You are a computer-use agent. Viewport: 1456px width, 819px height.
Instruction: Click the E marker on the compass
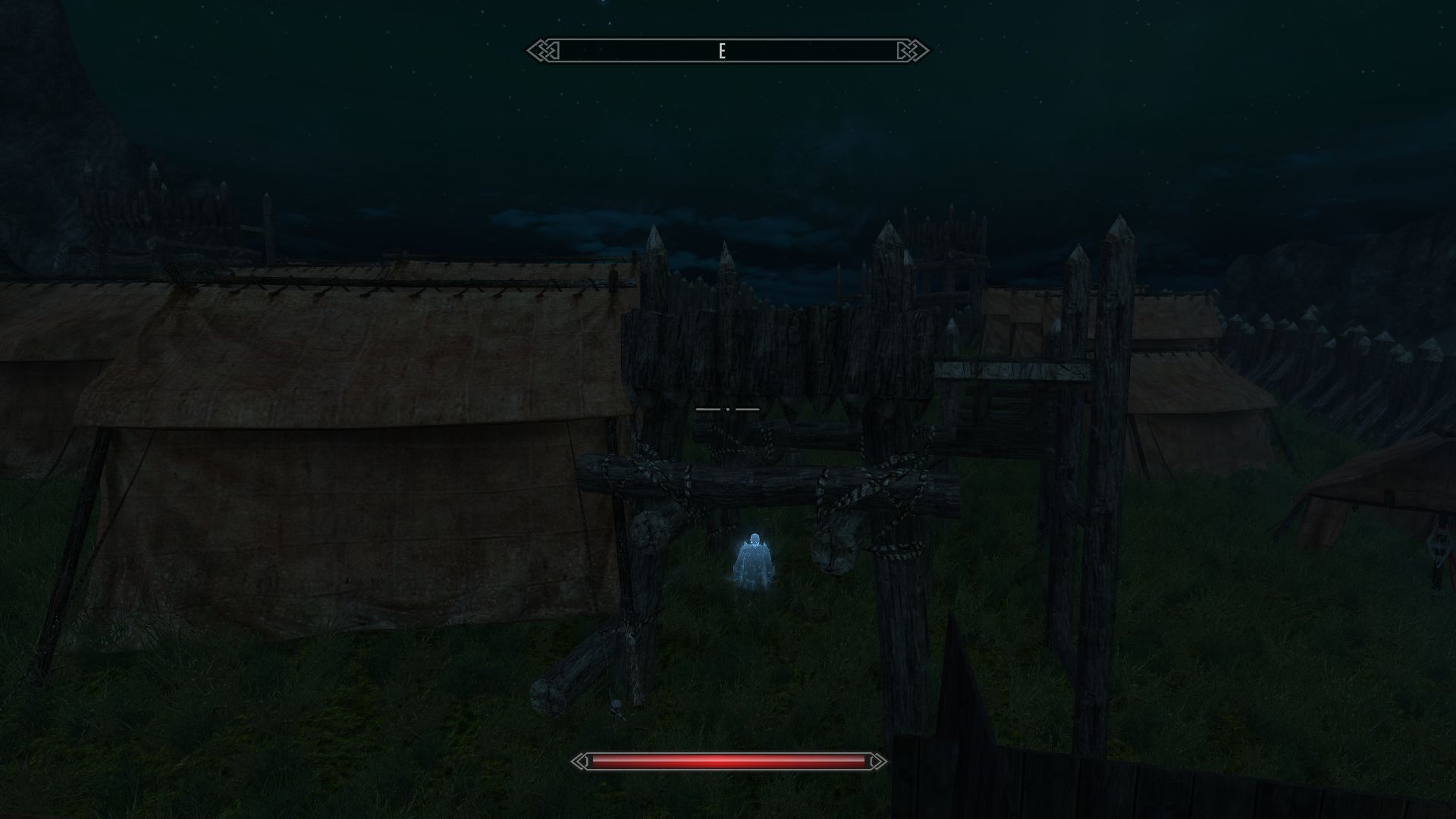(x=722, y=51)
